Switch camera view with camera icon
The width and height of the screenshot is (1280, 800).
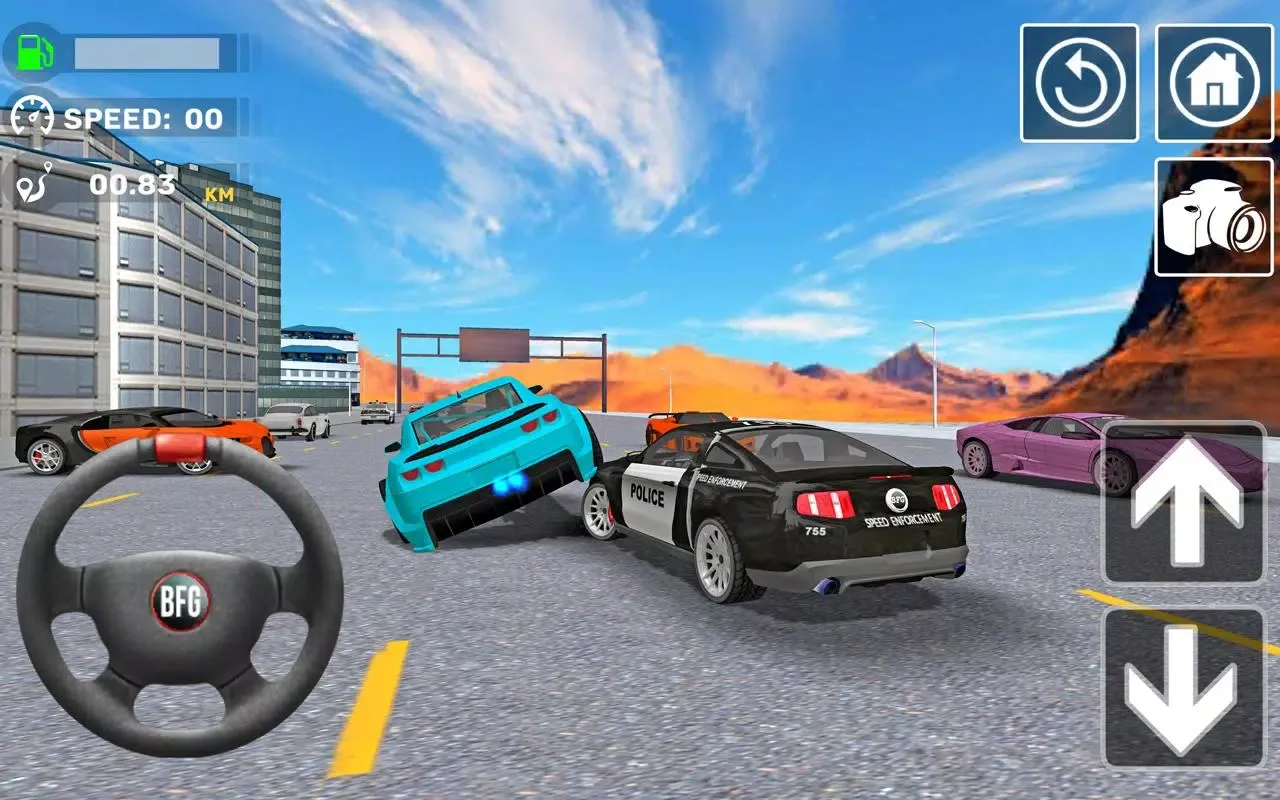pos(1214,216)
